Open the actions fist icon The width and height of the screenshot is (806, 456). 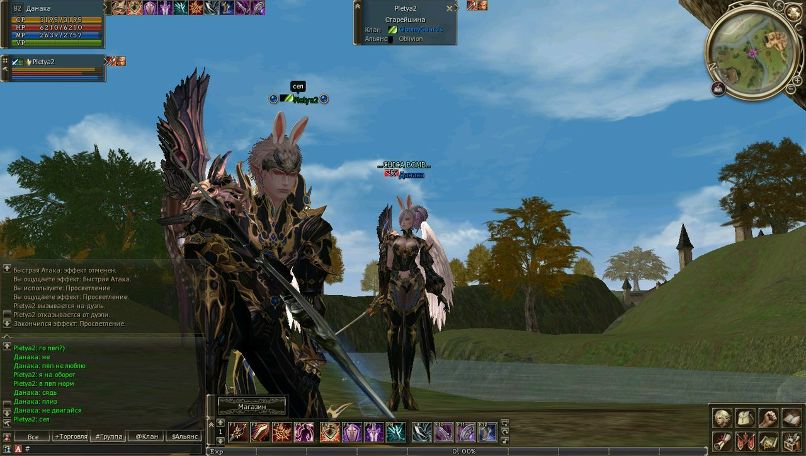click(768, 417)
